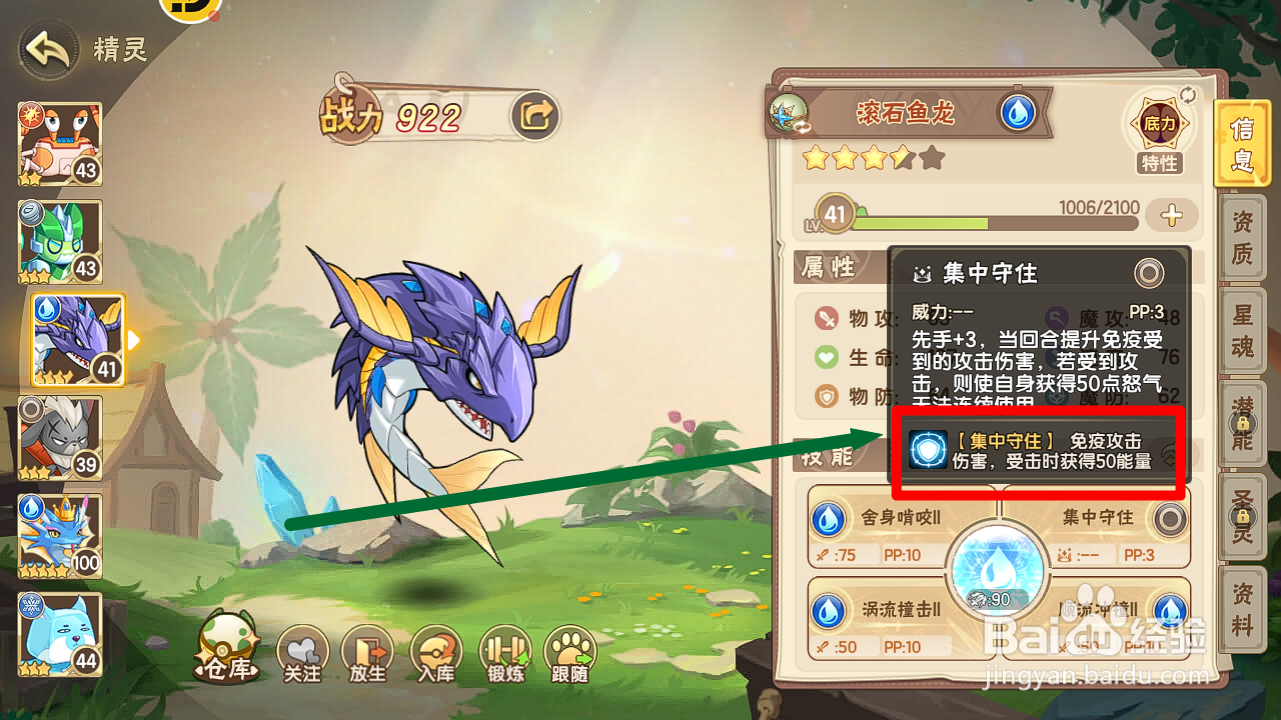Select the 关注 favorite heart icon
Viewport: 1281px width, 720px height.
pyautogui.click(x=302, y=650)
